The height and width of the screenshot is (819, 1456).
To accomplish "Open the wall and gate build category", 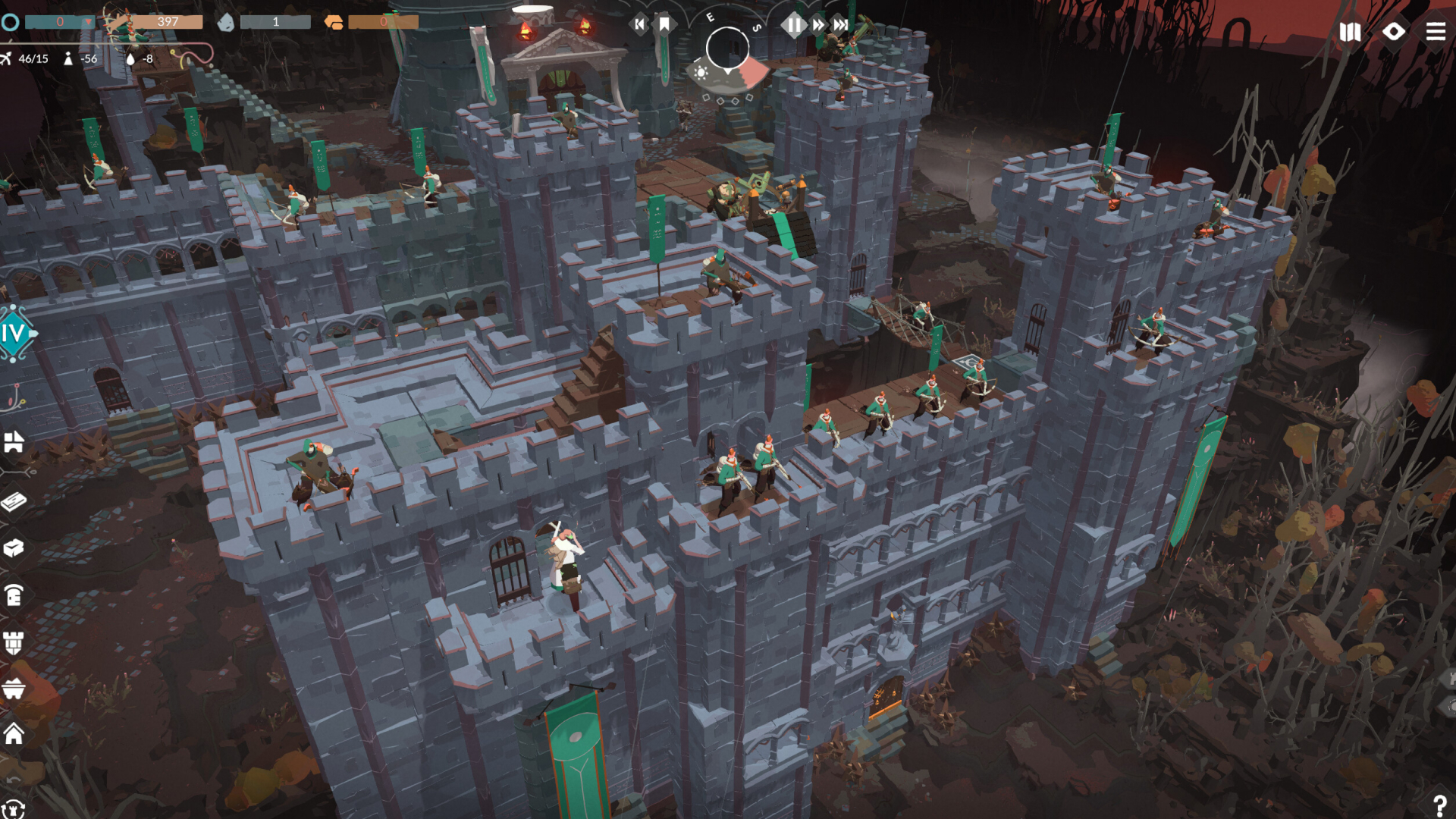I will pyautogui.click(x=14, y=442).
